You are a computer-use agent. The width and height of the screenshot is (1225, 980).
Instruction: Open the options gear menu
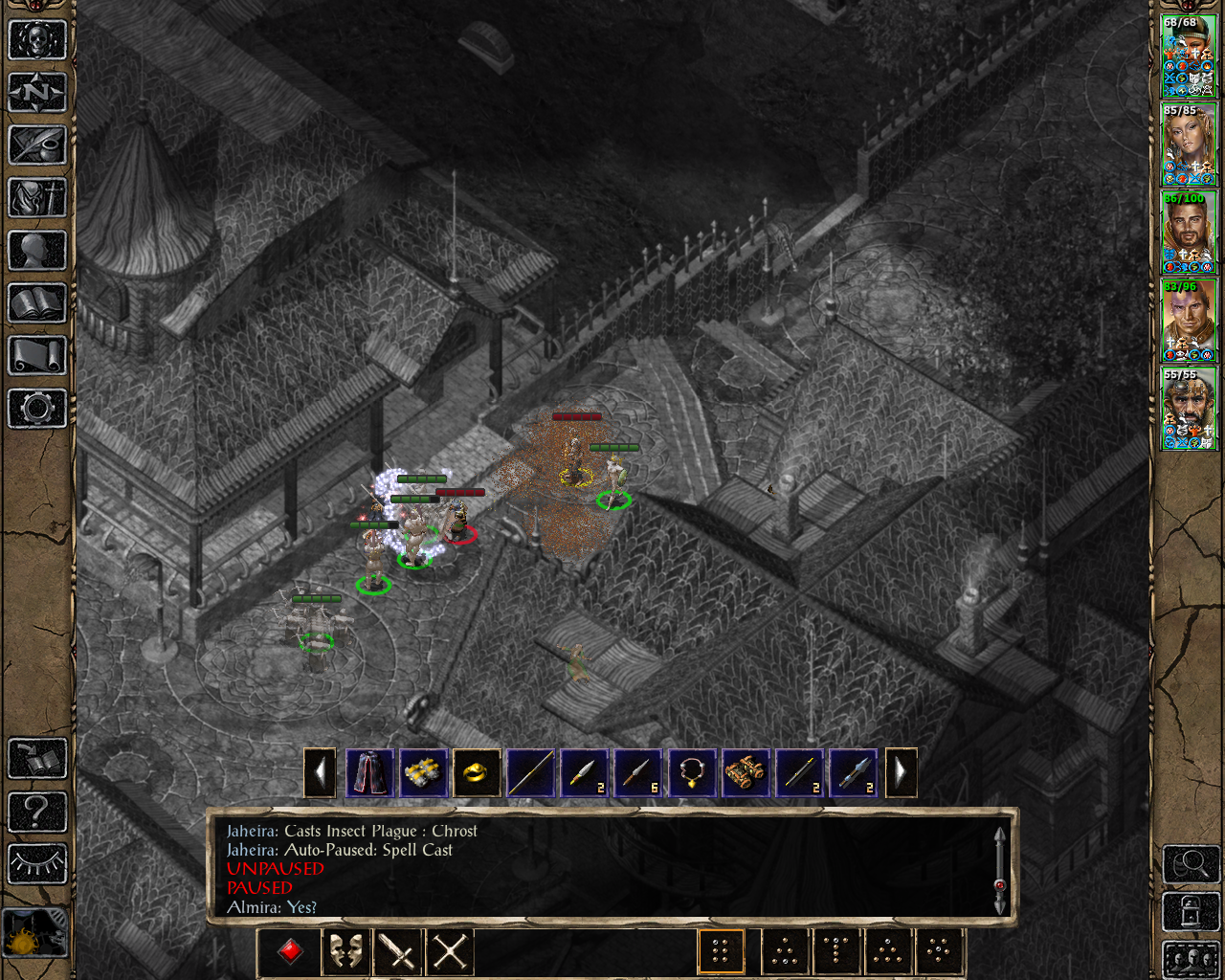[37, 409]
